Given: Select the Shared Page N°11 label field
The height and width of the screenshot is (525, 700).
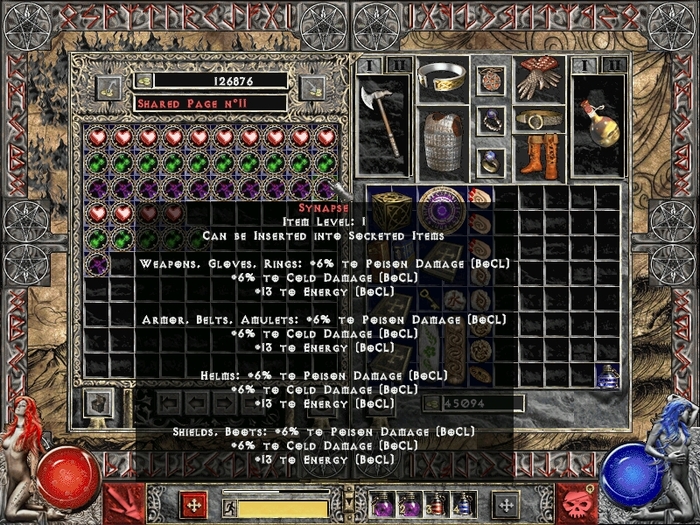Looking at the screenshot, I should tap(210, 102).
